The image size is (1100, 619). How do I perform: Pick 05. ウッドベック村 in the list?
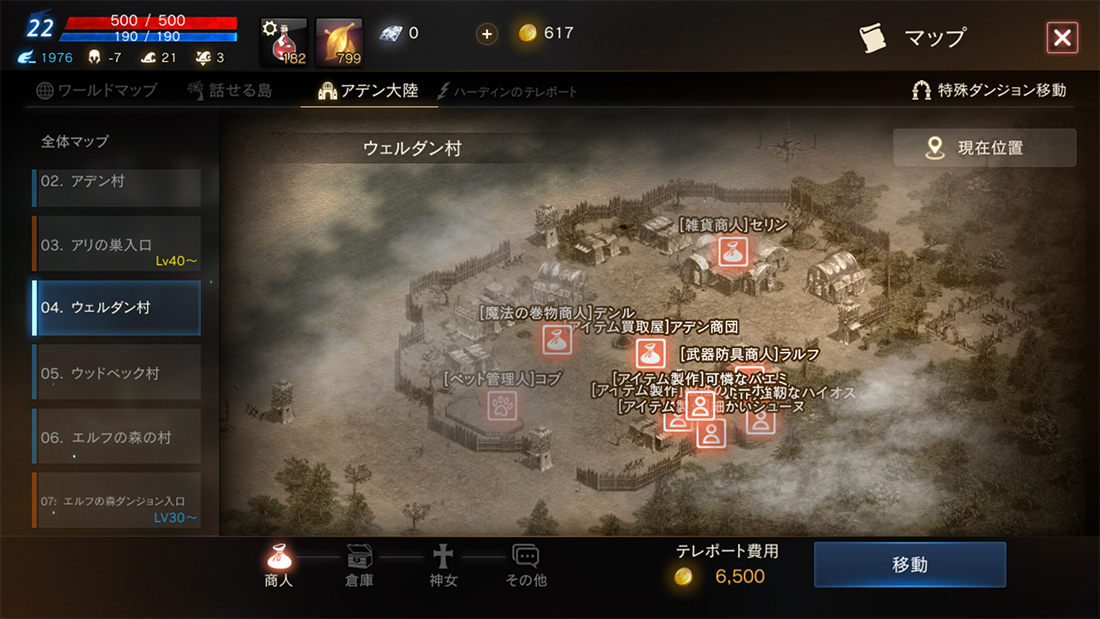(x=116, y=373)
